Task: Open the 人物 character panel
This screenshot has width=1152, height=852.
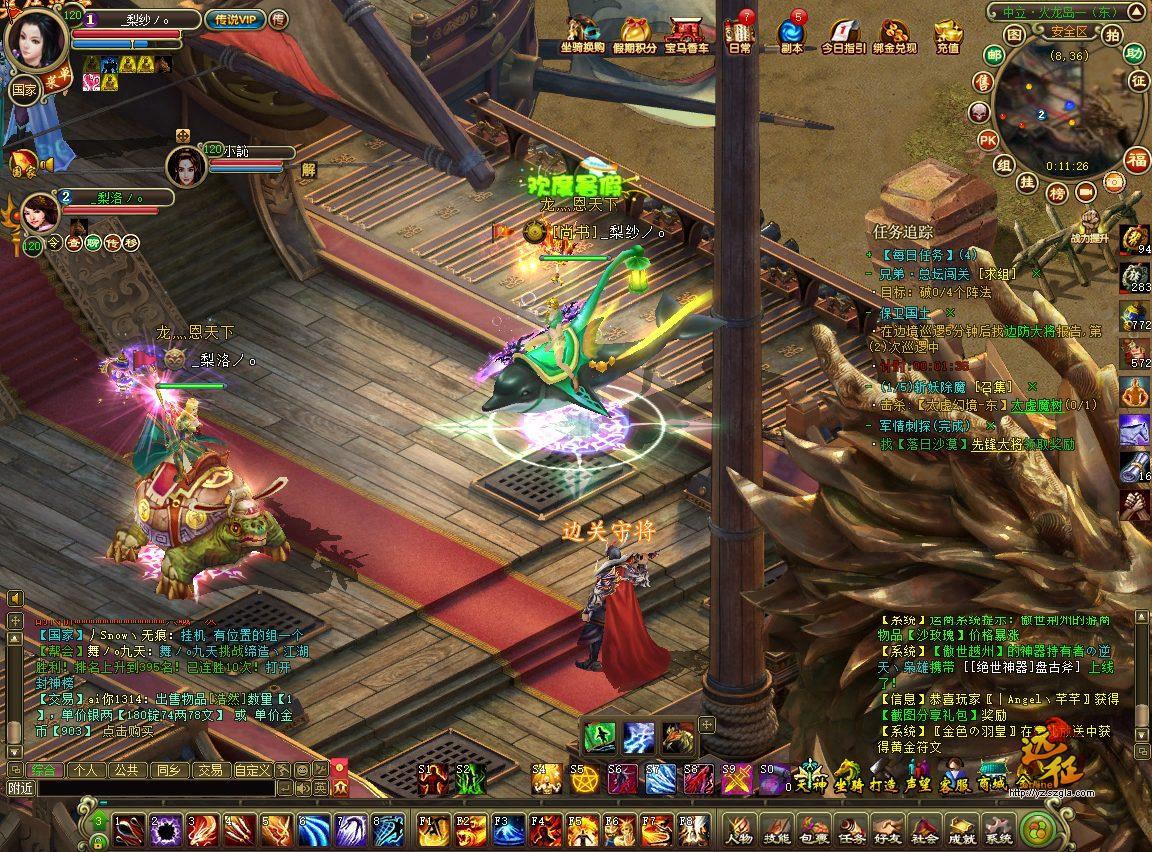Action: 740,829
